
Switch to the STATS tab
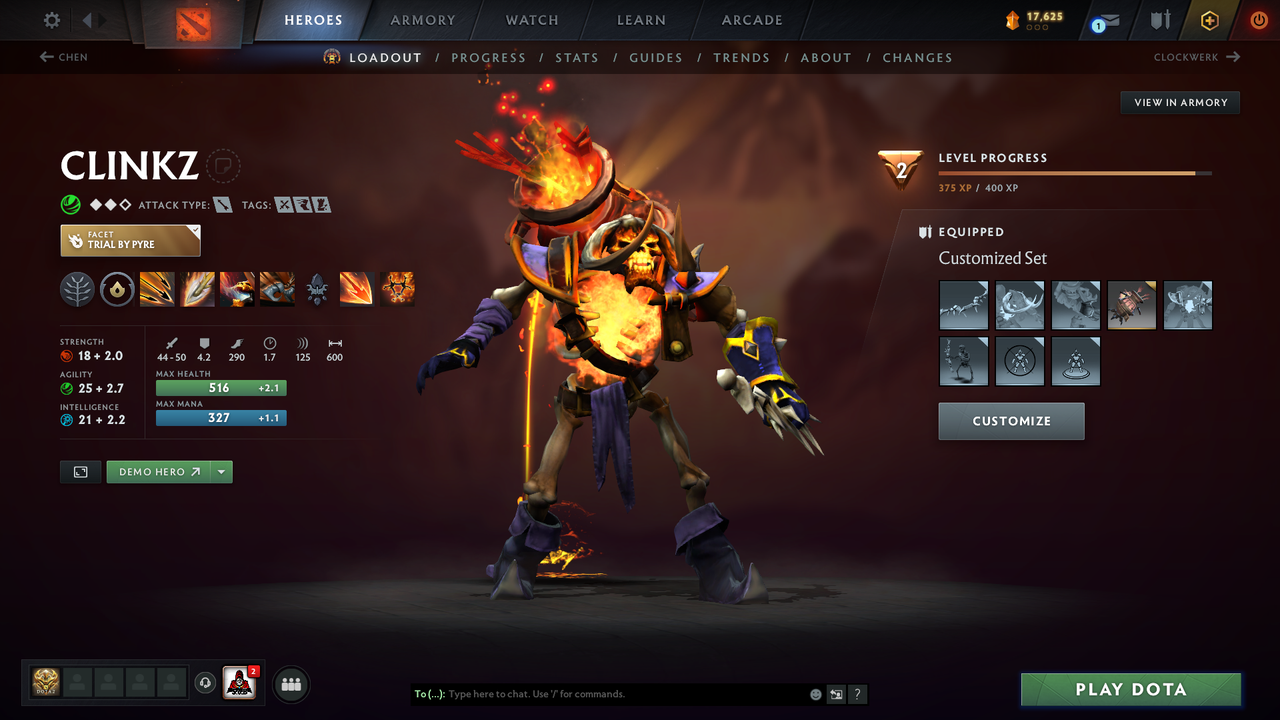pyautogui.click(x=577, y=57)
